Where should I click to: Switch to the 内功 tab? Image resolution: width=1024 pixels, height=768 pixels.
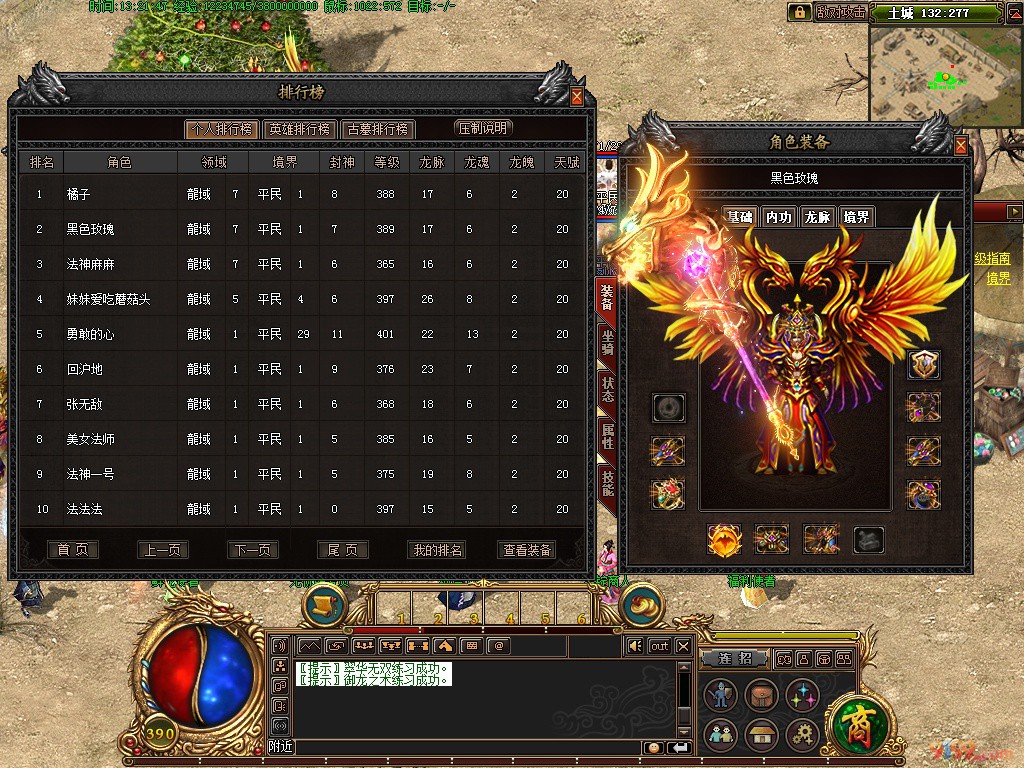[778, 217]
